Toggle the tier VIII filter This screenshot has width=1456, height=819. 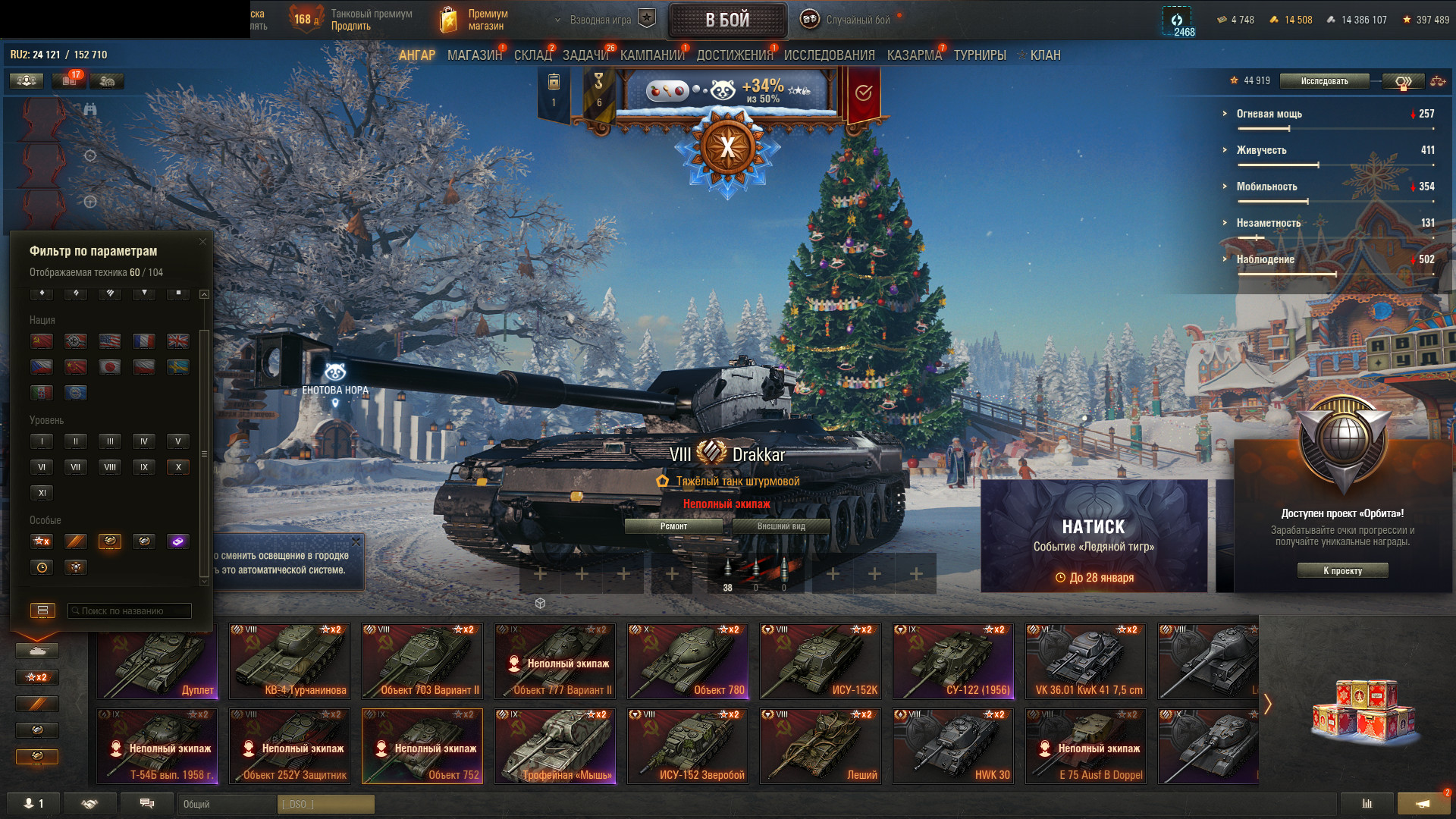pyautogui.click(x=110, y=467)
